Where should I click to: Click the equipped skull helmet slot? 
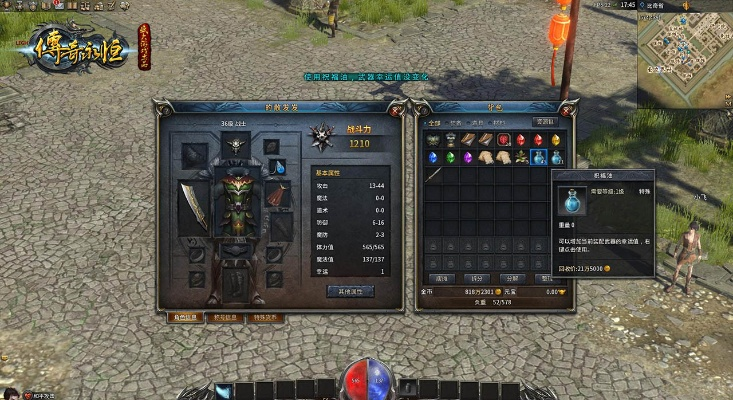235,145
